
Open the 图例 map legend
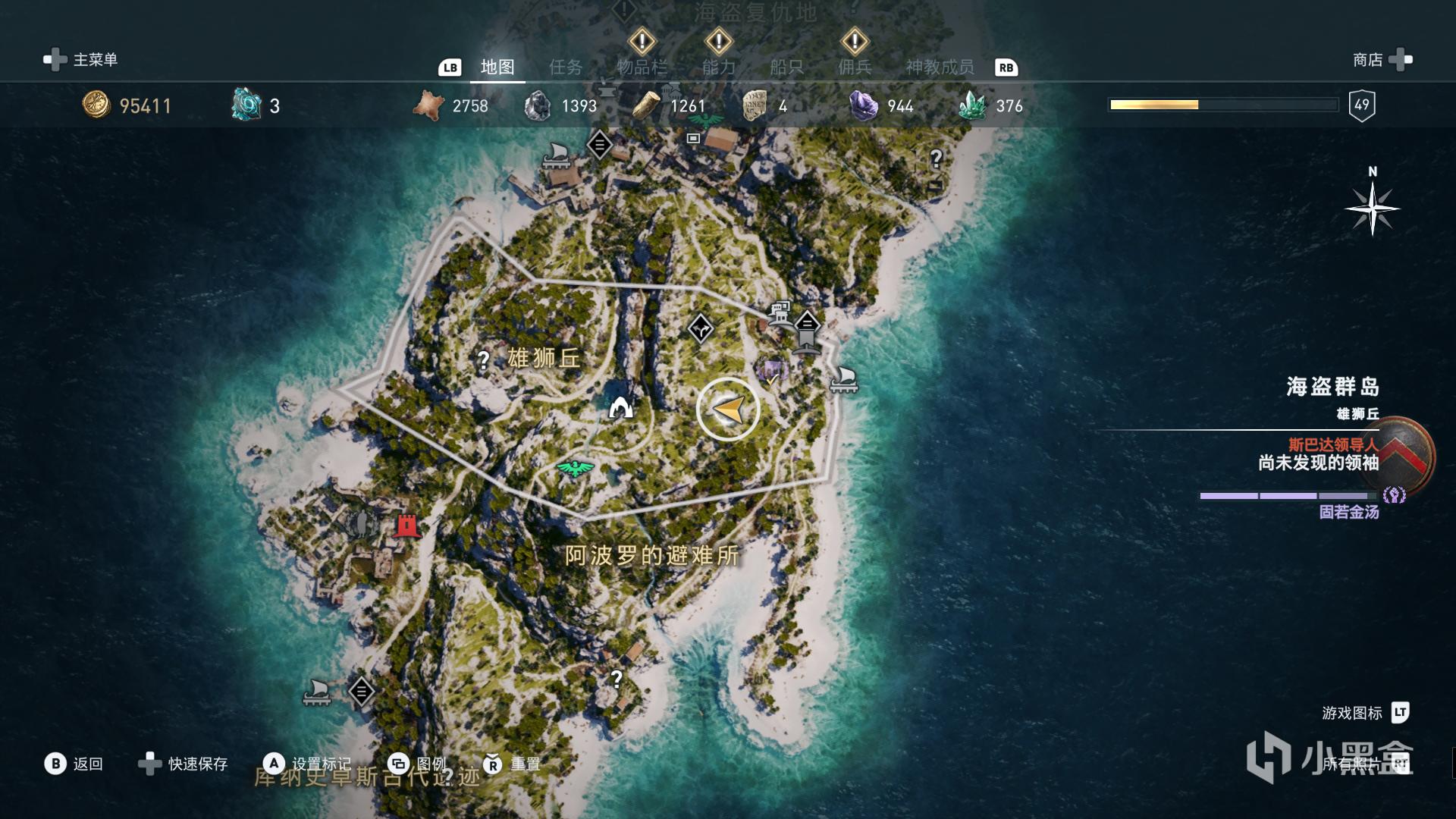coord(416,764)
